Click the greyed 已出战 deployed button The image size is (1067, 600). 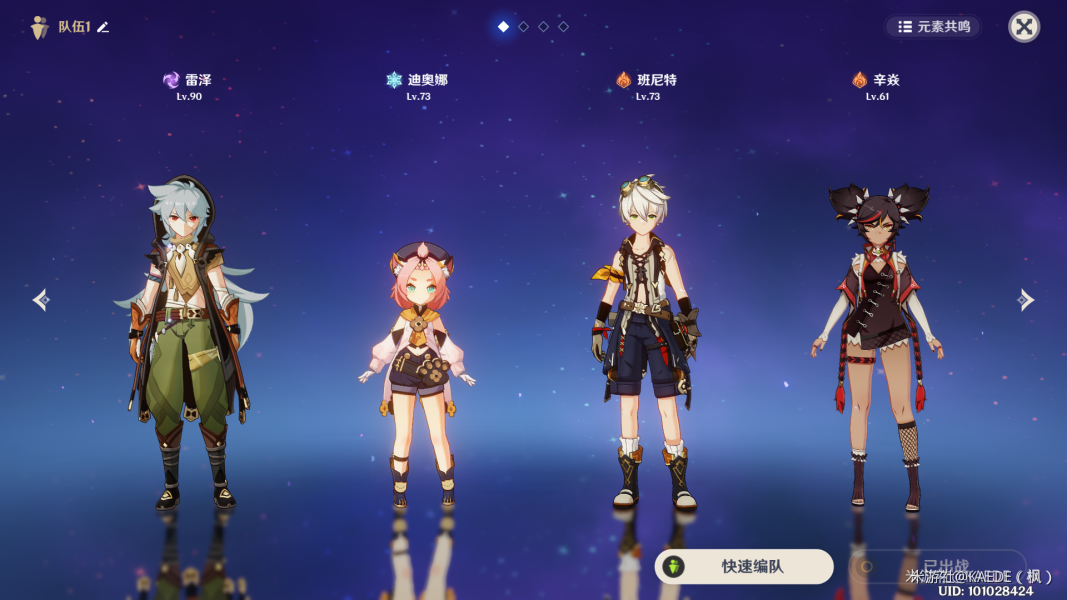point(937,566)
